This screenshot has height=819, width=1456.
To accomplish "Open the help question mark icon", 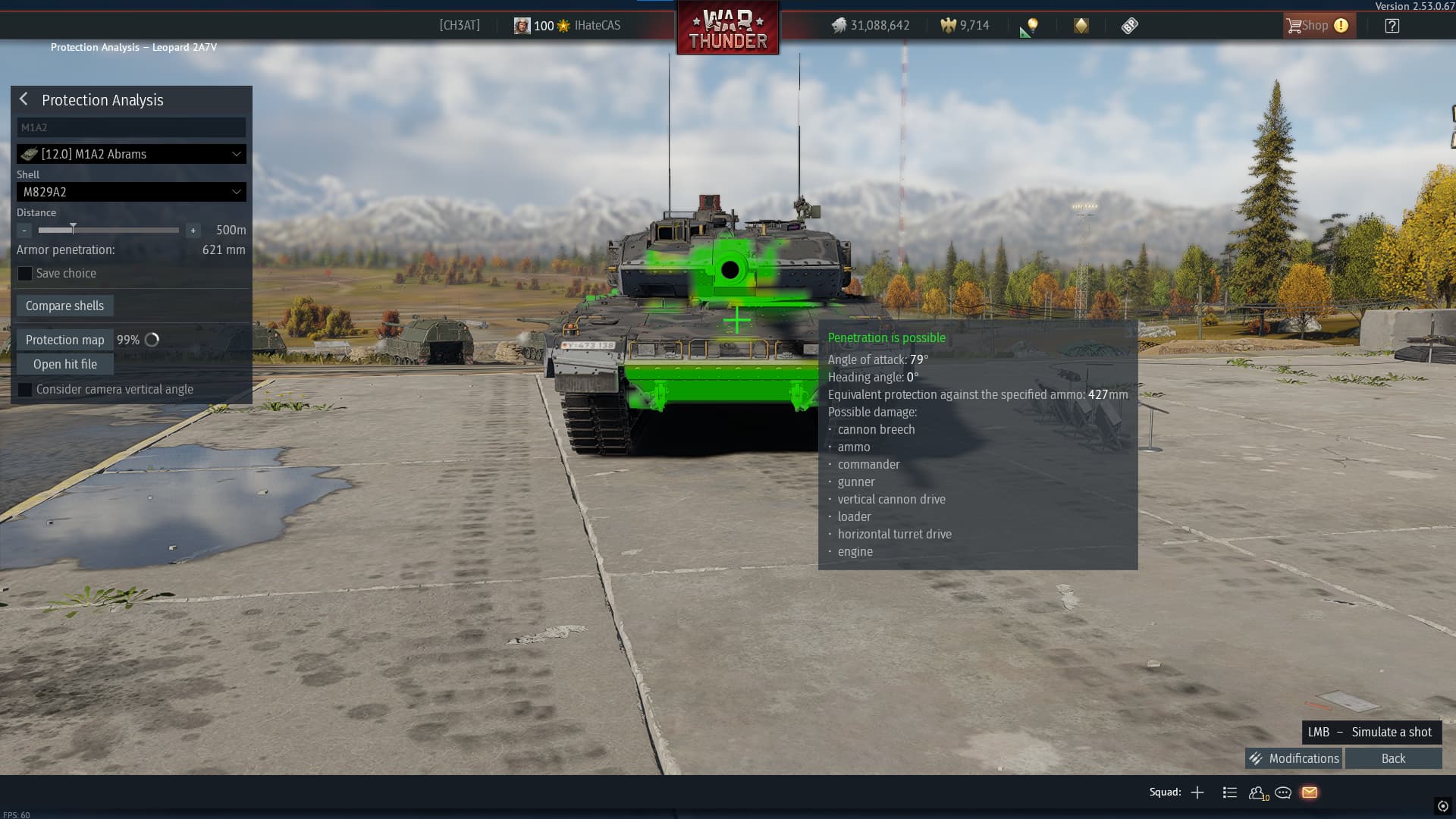I will [x=1392, y=26].
